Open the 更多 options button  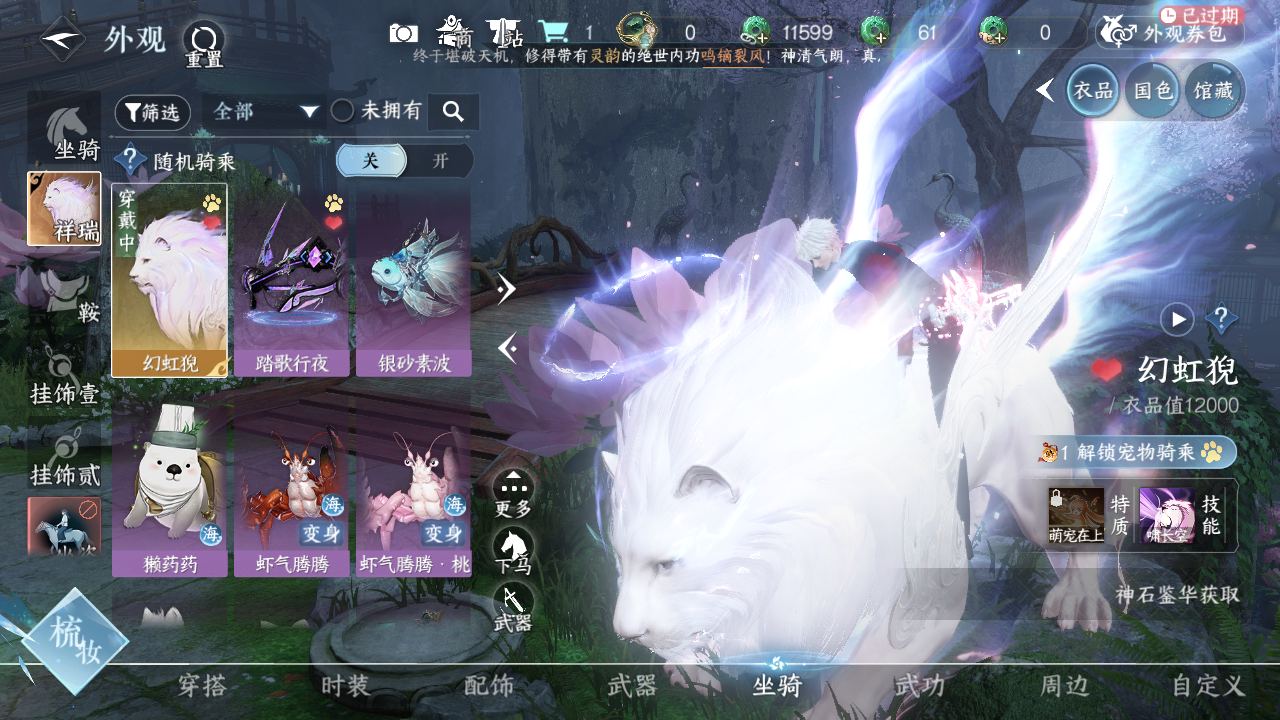coord(513,493)
